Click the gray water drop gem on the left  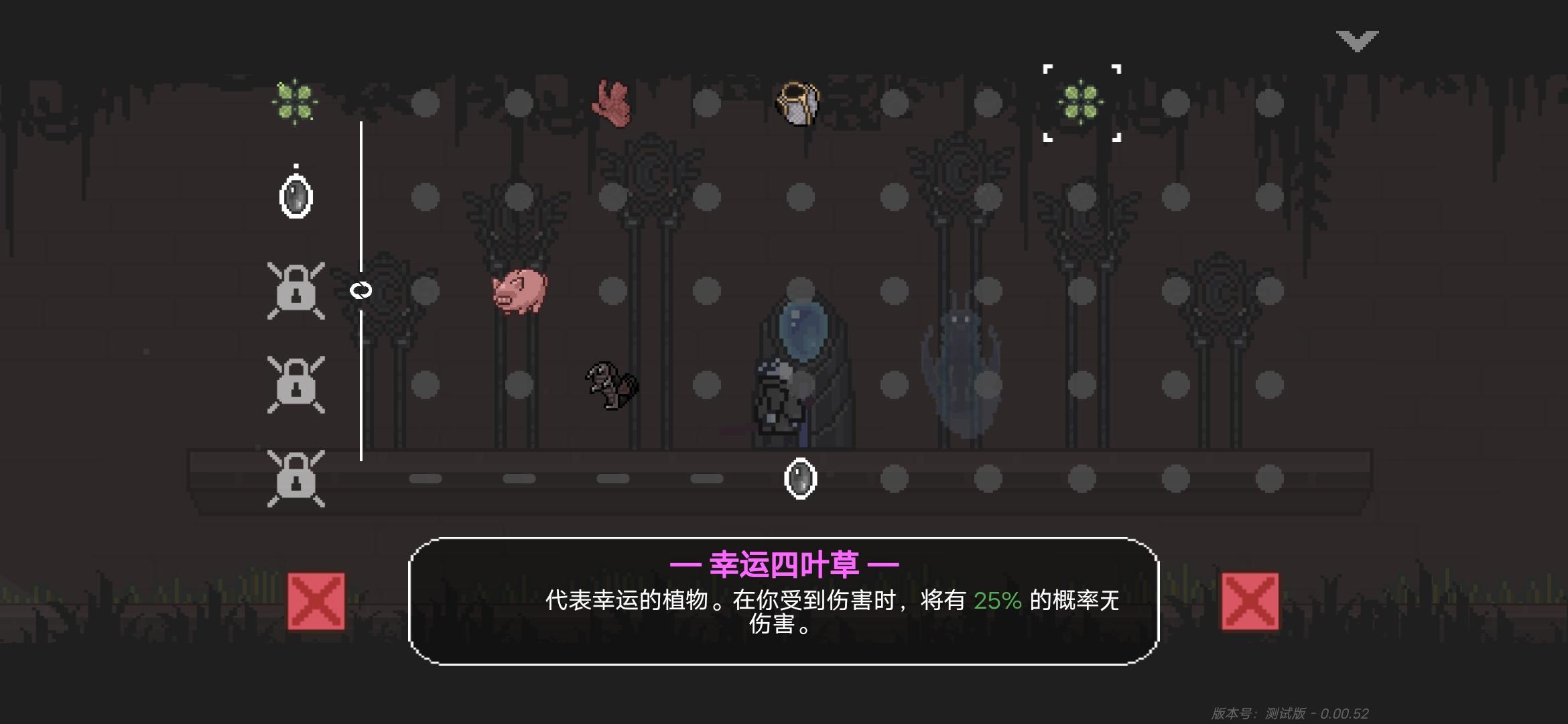296,196
